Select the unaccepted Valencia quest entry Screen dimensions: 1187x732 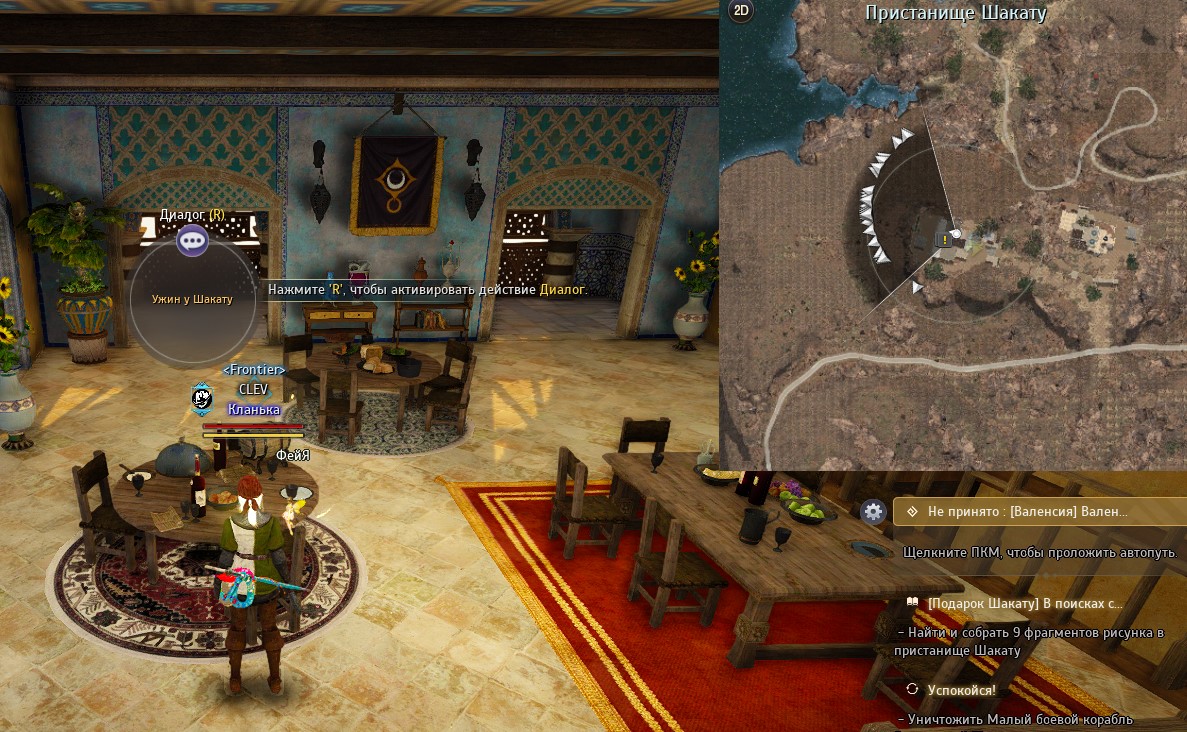coord(1030,512)
